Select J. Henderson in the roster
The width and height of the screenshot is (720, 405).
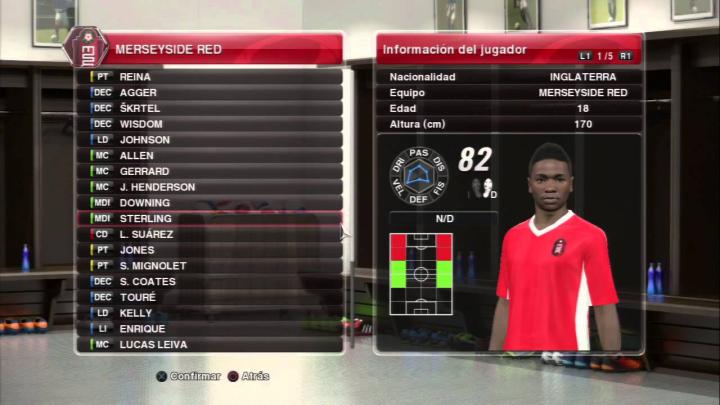(210, 187)
